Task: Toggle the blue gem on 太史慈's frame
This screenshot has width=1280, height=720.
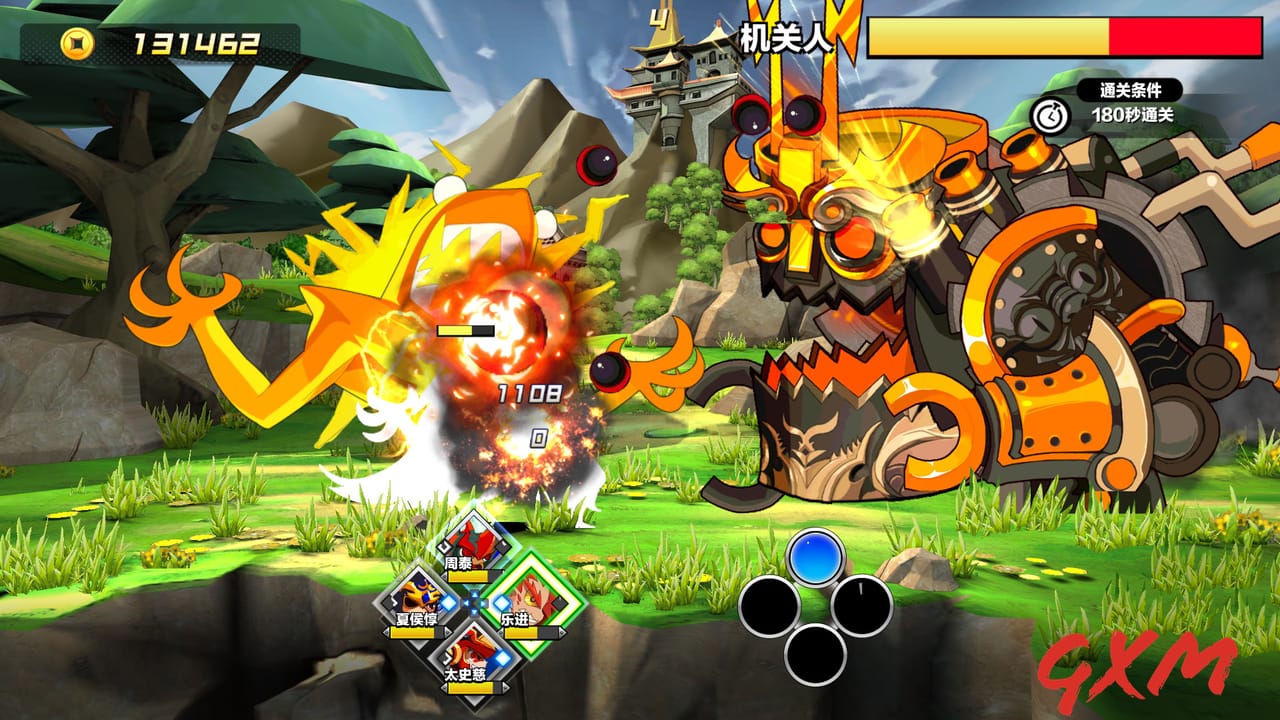Action: pyautogui.click(x=499, y=659)
